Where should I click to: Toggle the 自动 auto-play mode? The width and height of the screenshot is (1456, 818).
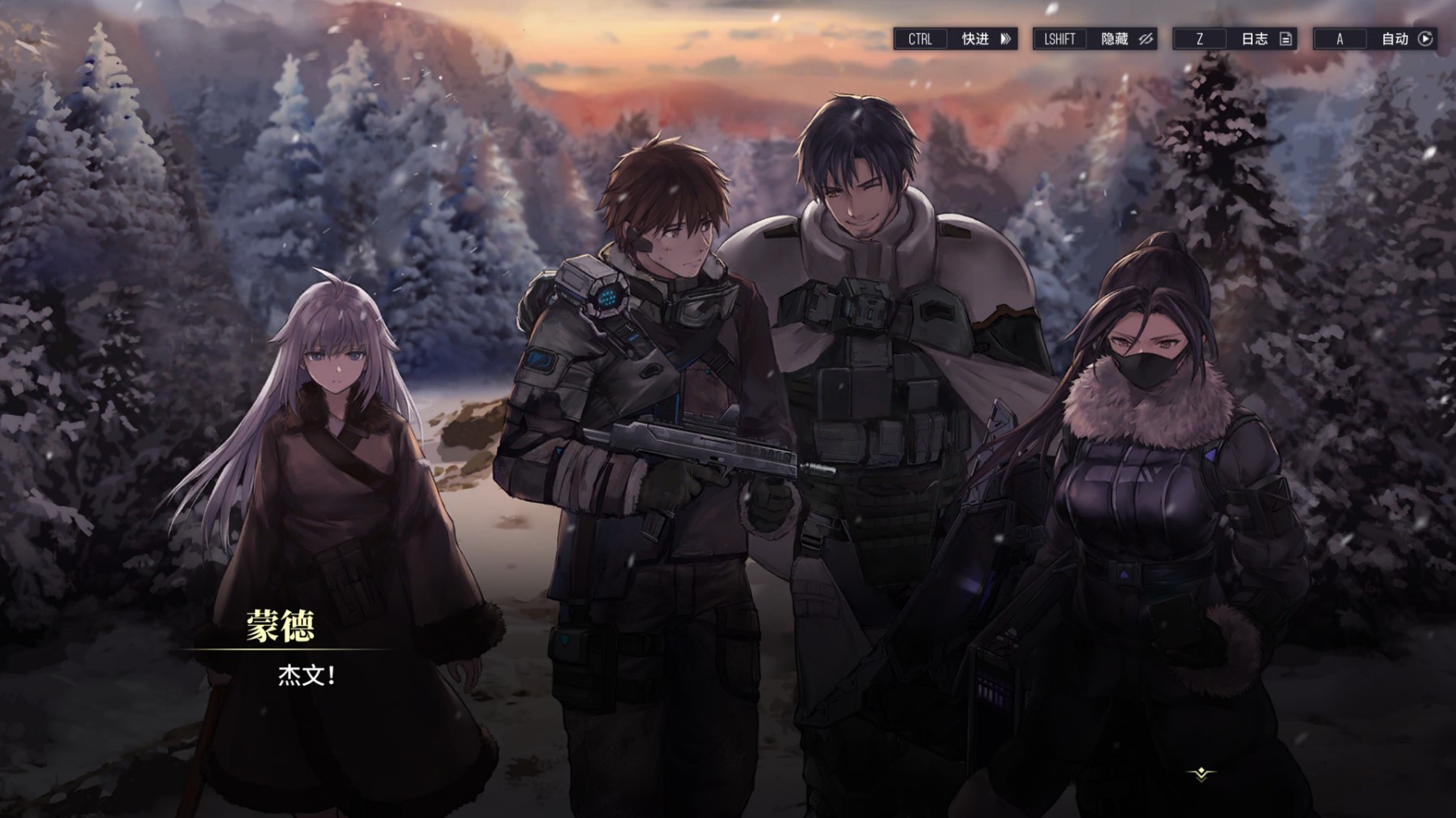pos(1404,39)
